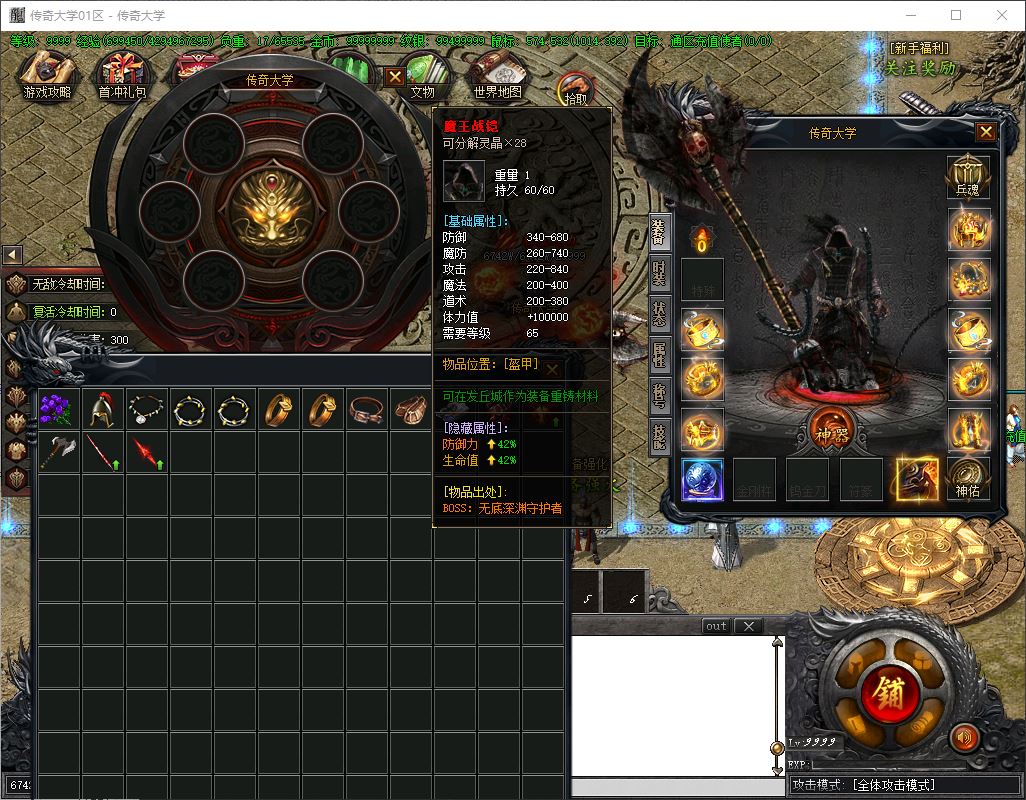Select the purple flower bouquet in bag
The width and height of the screenshot is (1026, 800).
[x=57, y=409]
